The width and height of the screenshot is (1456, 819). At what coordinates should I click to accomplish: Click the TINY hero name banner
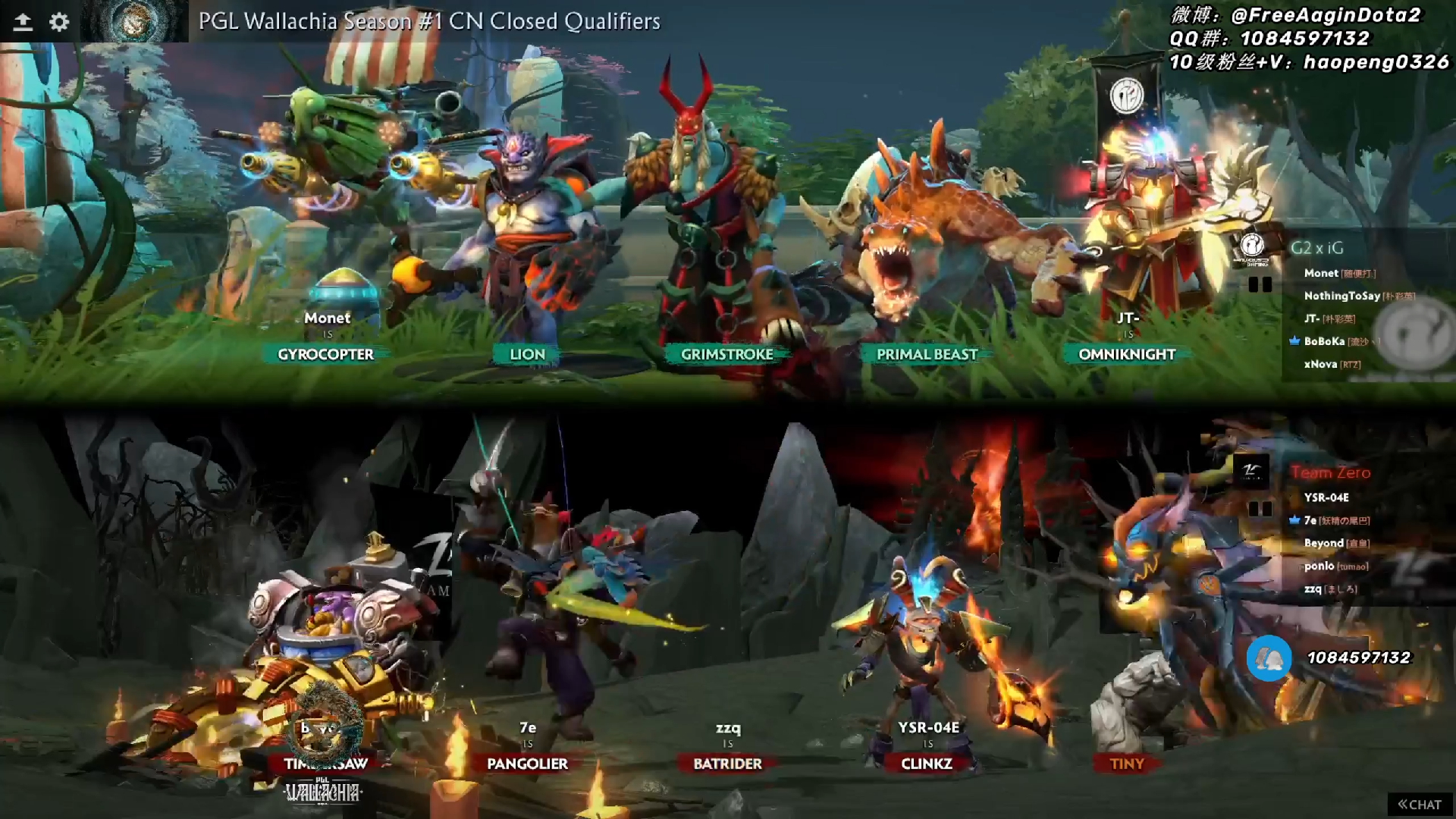tap(1126, 764)
